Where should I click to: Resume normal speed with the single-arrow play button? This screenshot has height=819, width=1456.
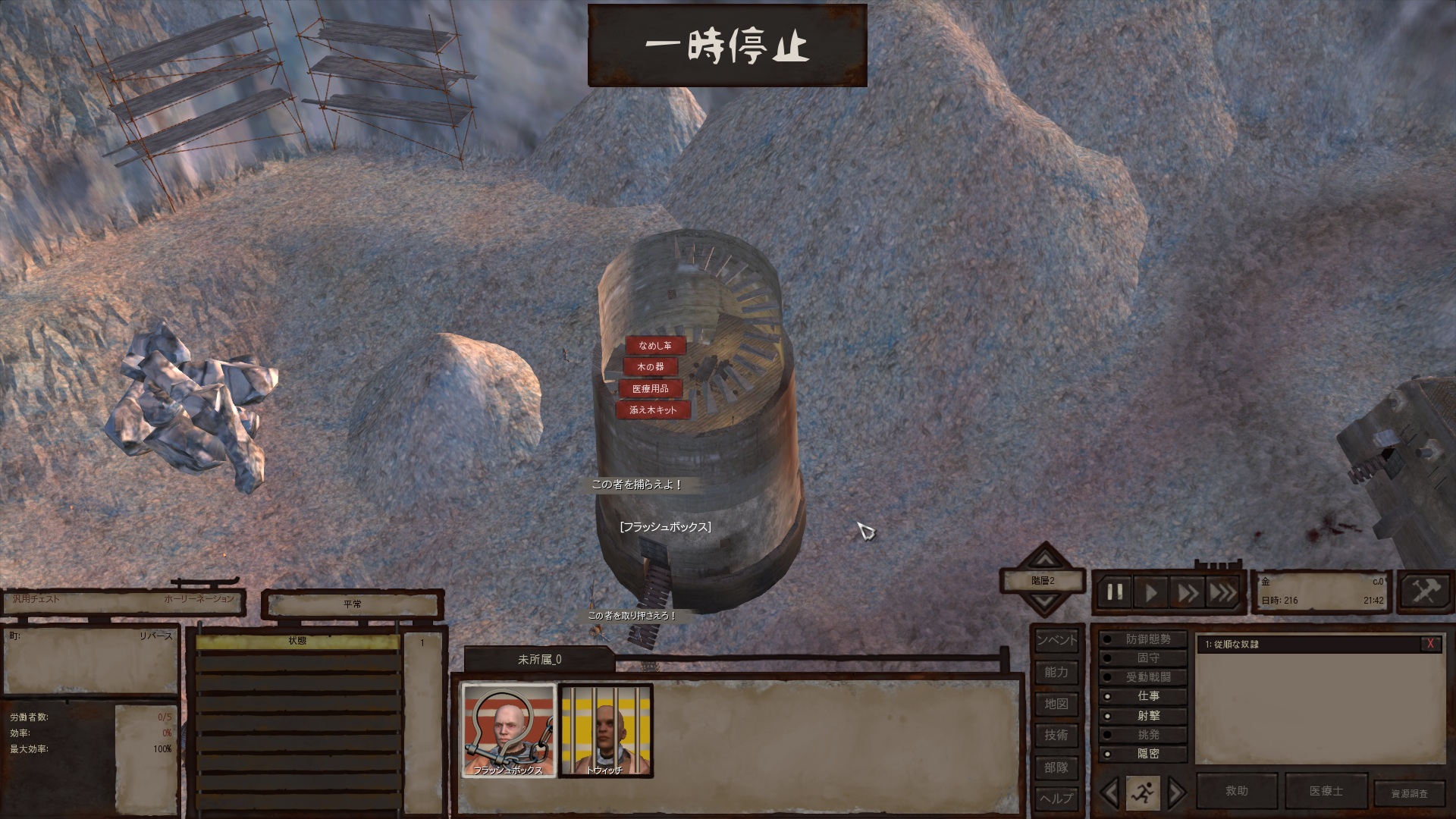1151,591
